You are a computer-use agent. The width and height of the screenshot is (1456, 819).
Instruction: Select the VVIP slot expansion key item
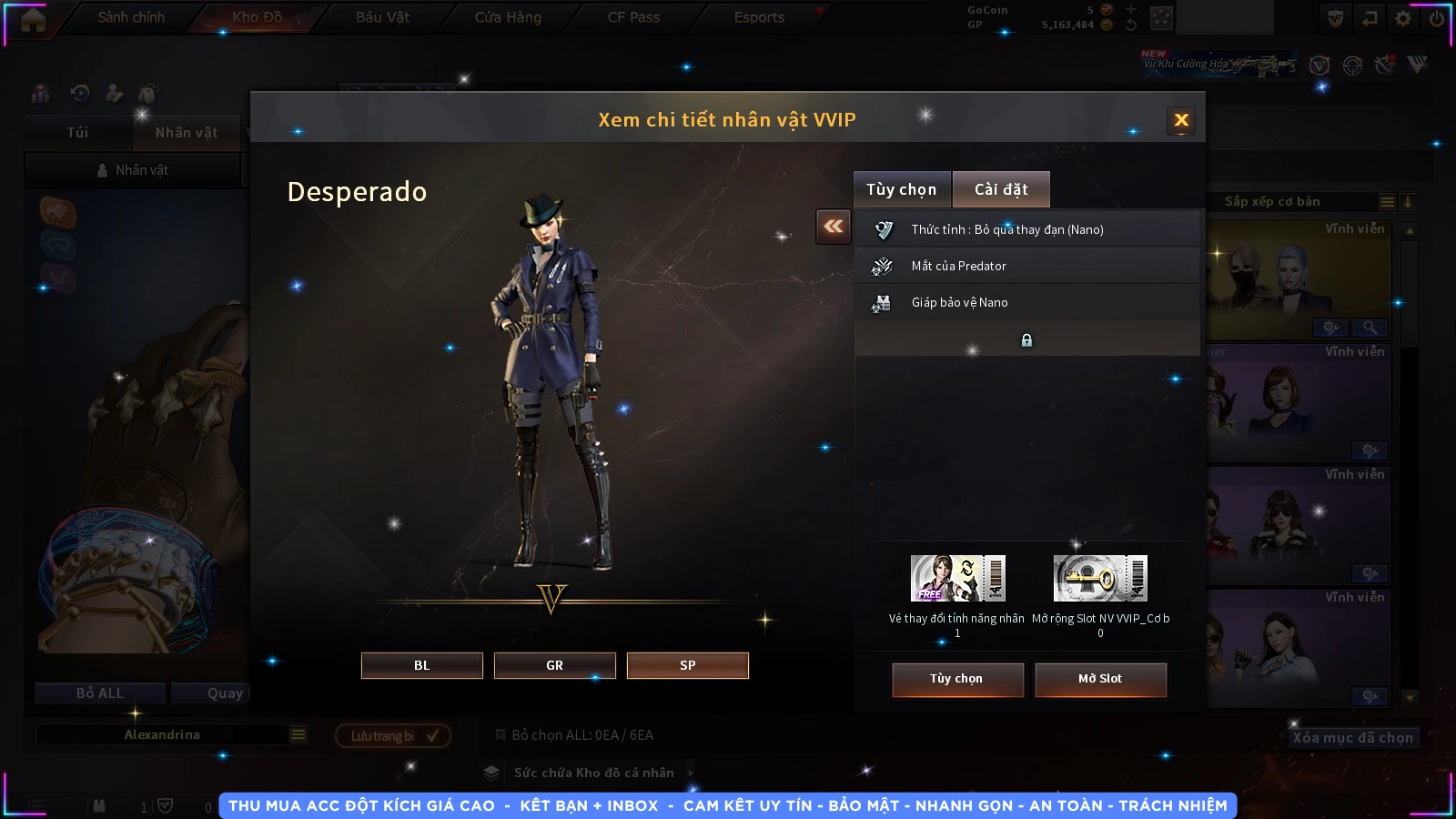pos(1100,579)
